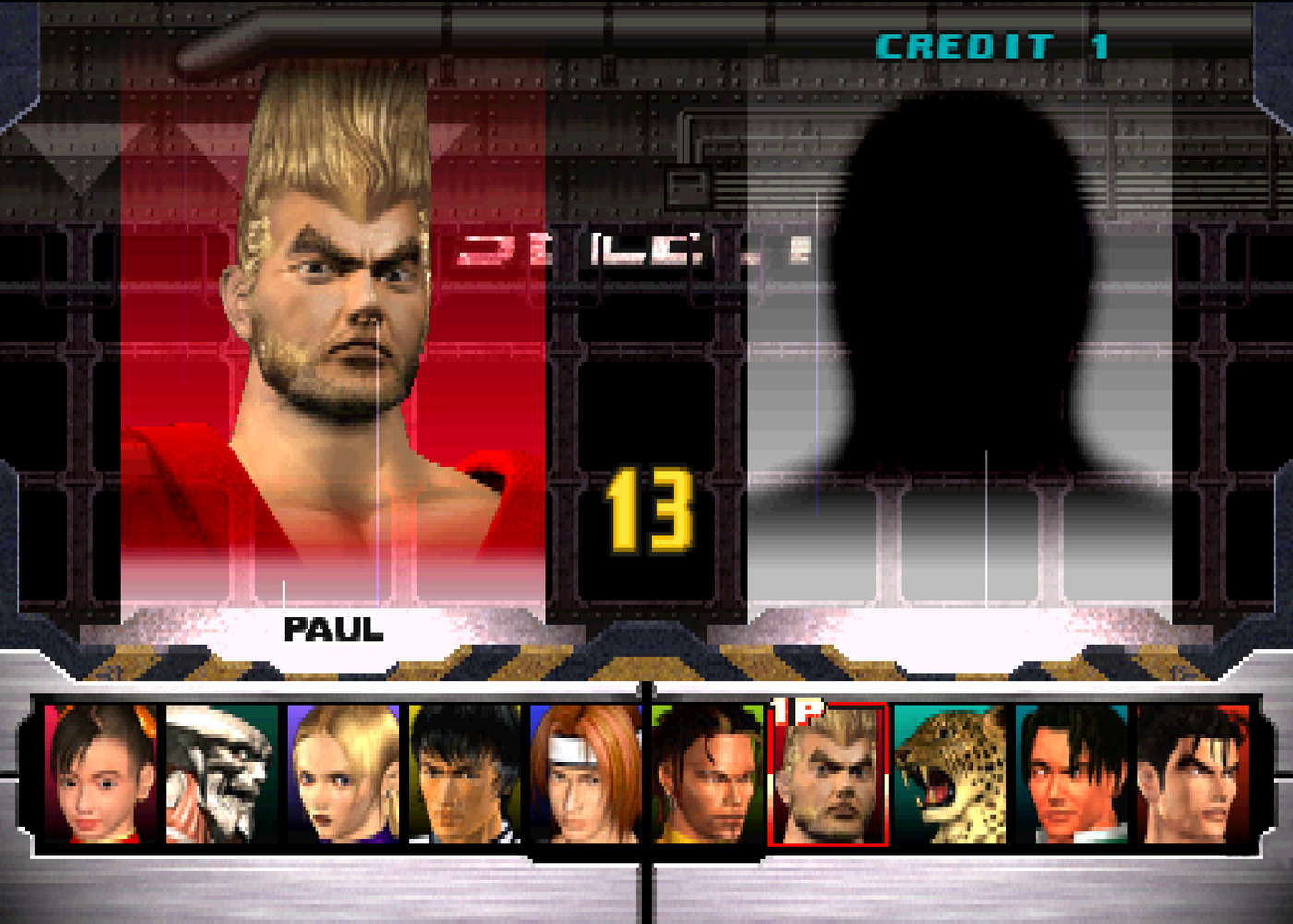Click the silhouetted Player 2 portrait area
Image resolution: width=1293 pixels, height=924 pixels.
click(970, 305)
